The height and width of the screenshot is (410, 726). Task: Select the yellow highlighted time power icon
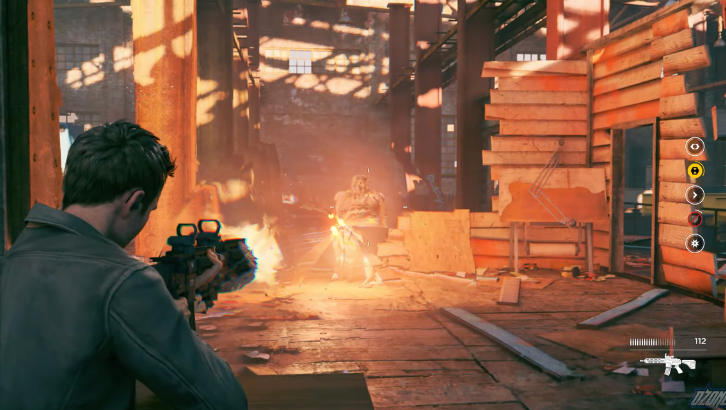coord(695,170)
